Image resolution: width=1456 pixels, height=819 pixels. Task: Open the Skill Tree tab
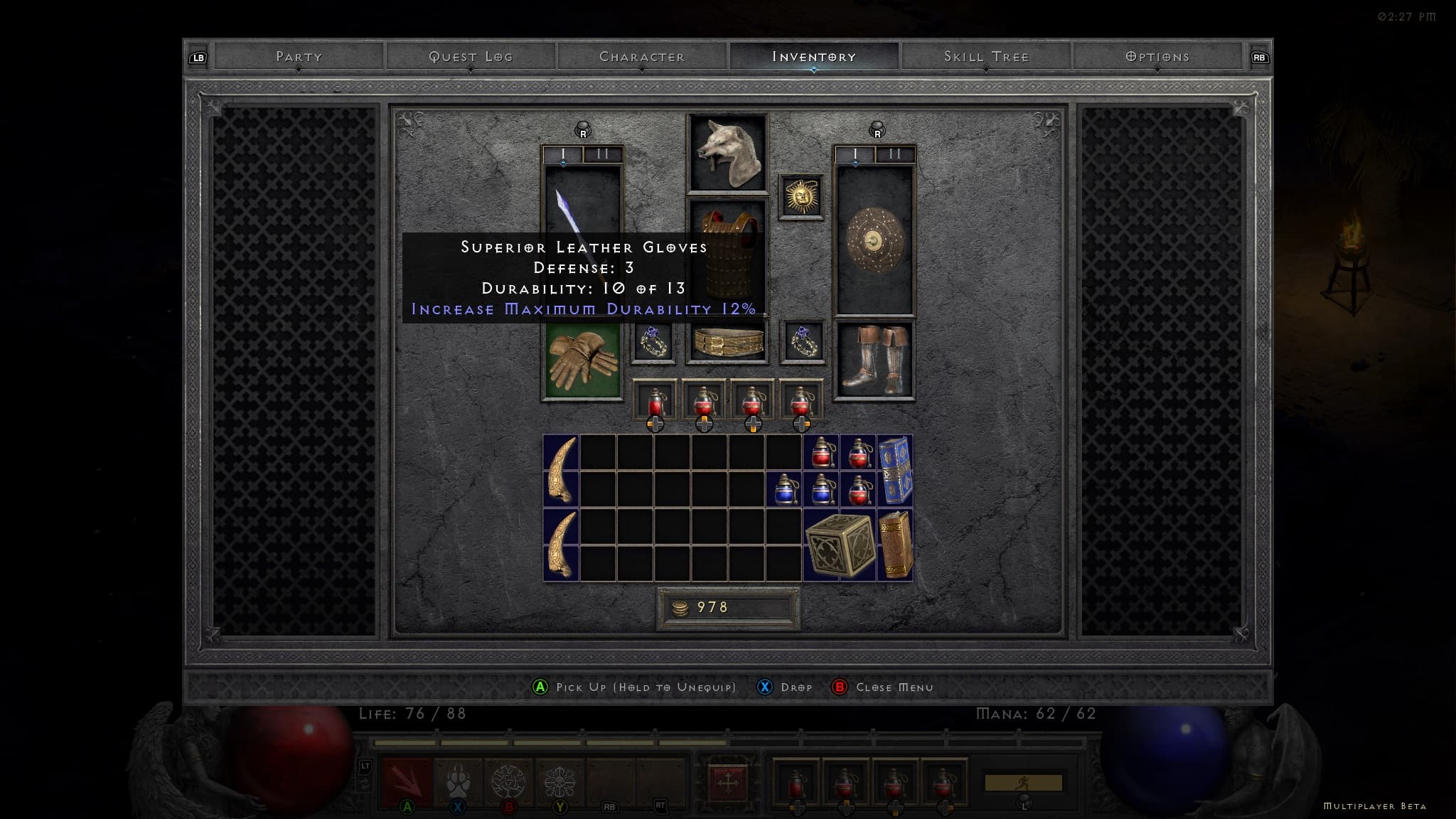986,57
